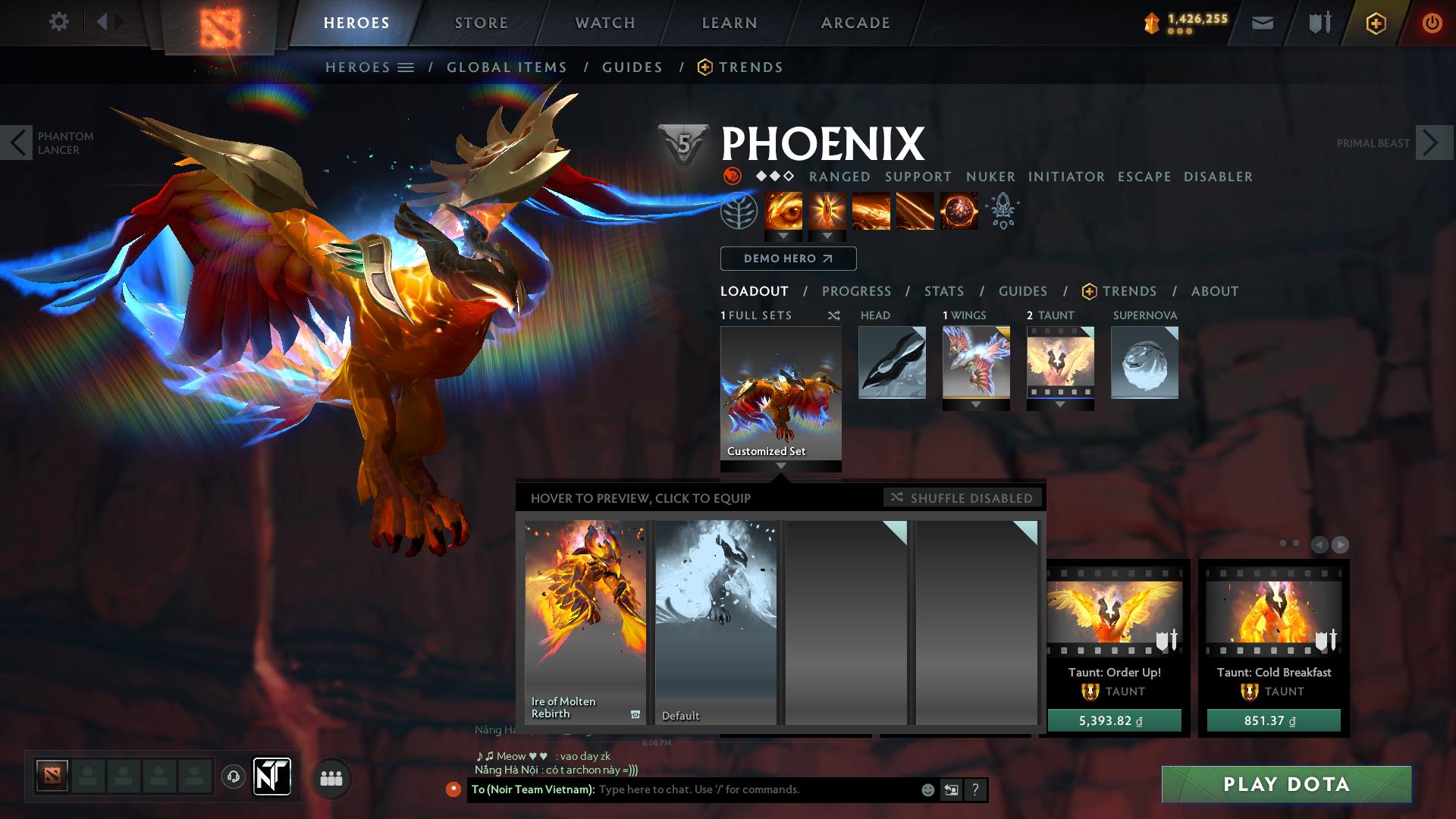
Task: Open the ARCADE menu item
Action: coord(855,22)
